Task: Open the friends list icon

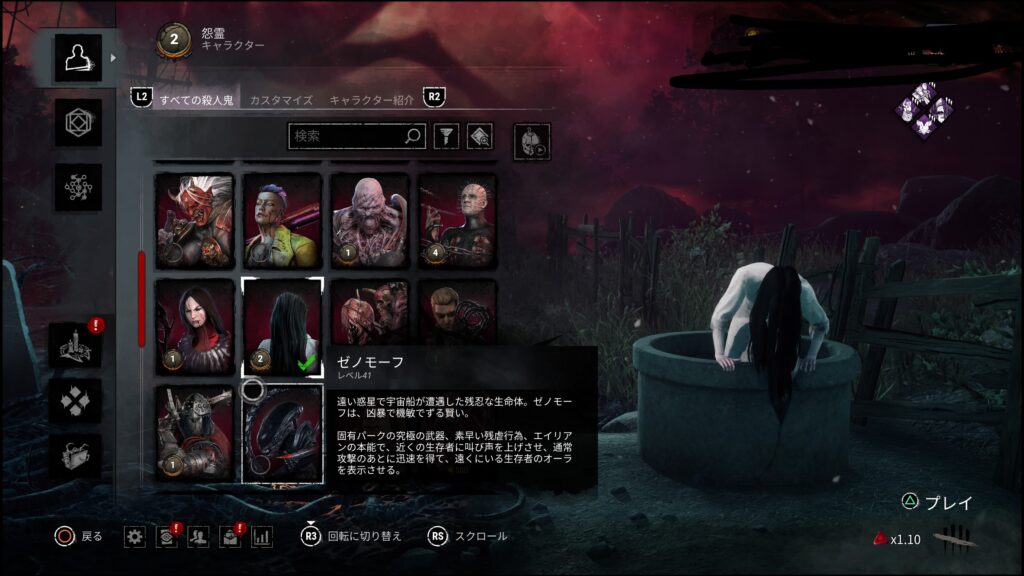Action: [198, 537]
